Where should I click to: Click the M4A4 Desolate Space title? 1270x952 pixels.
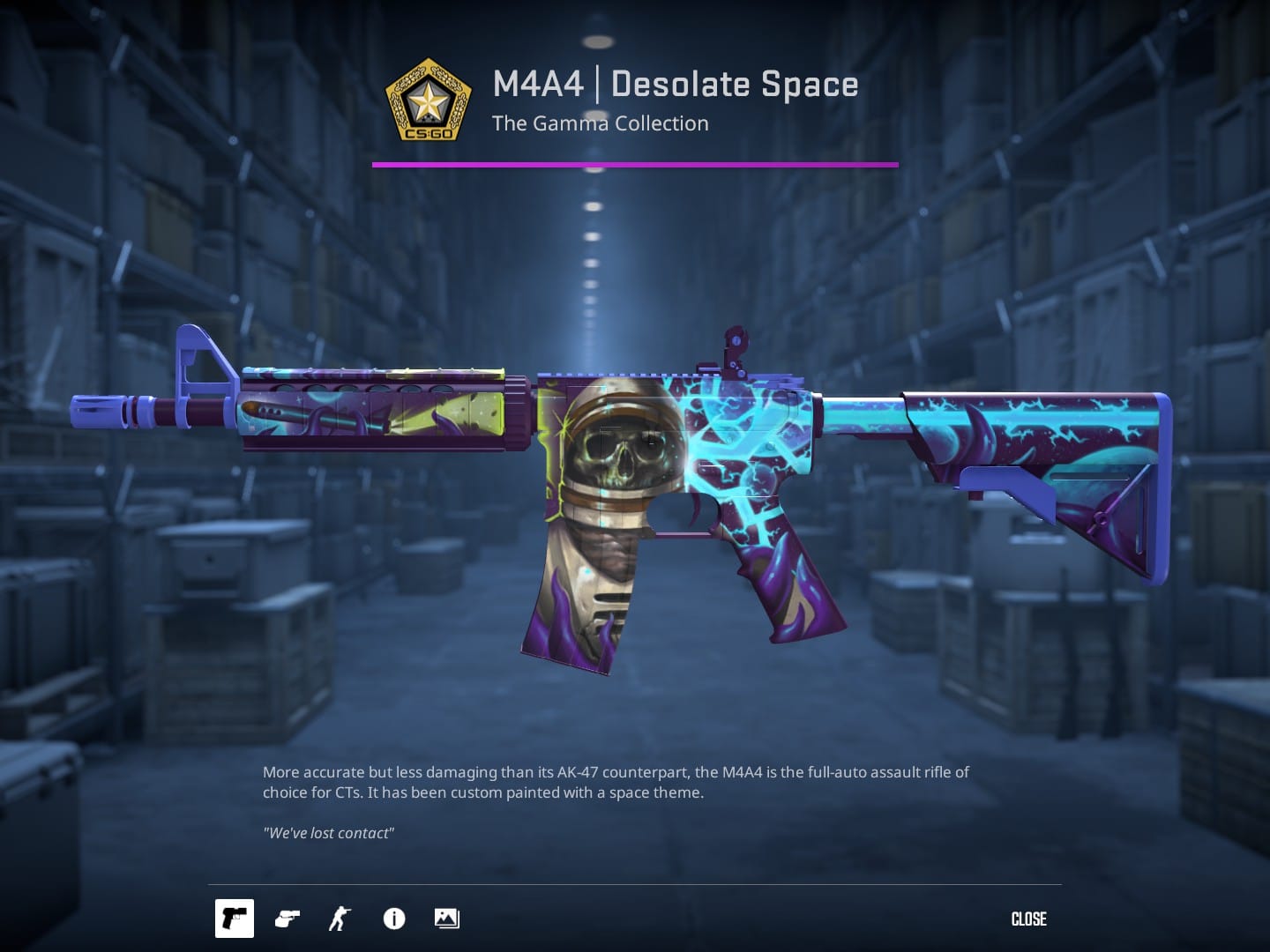click(x=676, y=84)
